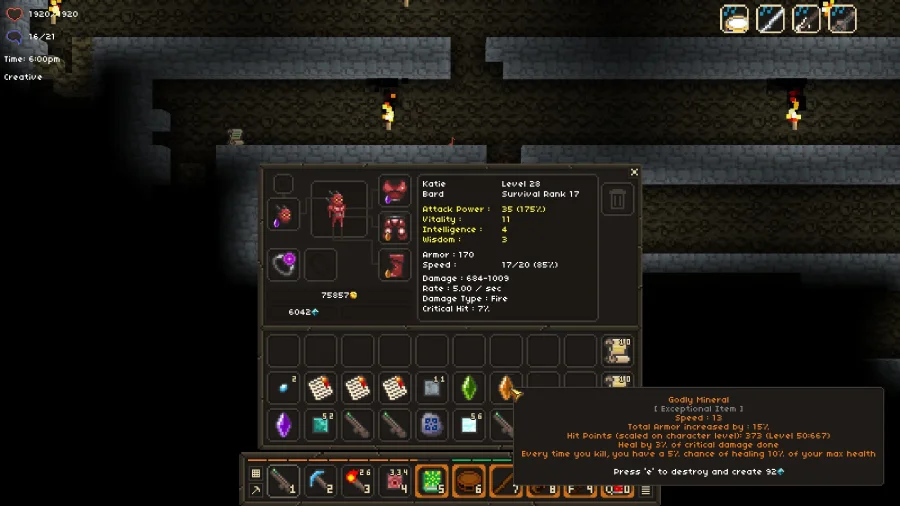900x506 pixels.
Task: Select the equipped red helmet slot
Action: [284, 214]
